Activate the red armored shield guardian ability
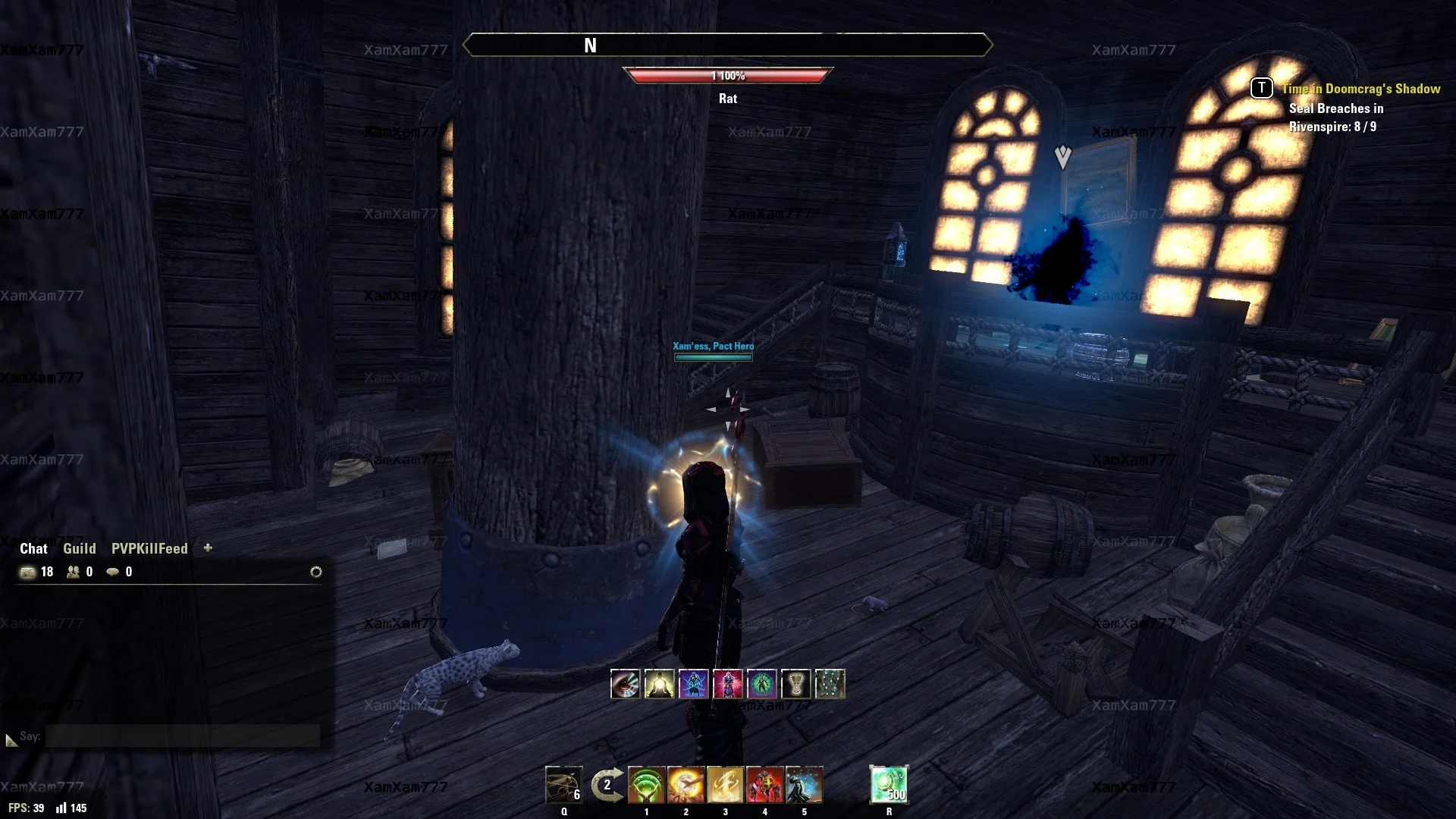The height and width of the screenshot is (819, 1456). click(764, 785)
